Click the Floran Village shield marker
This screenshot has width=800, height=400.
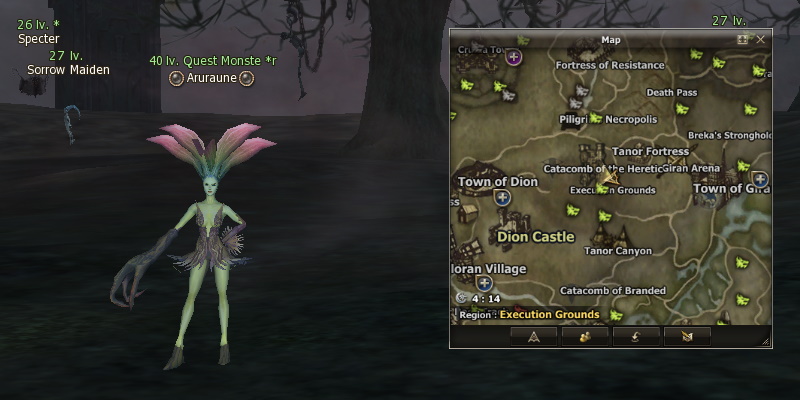click(x=484, y=283)
